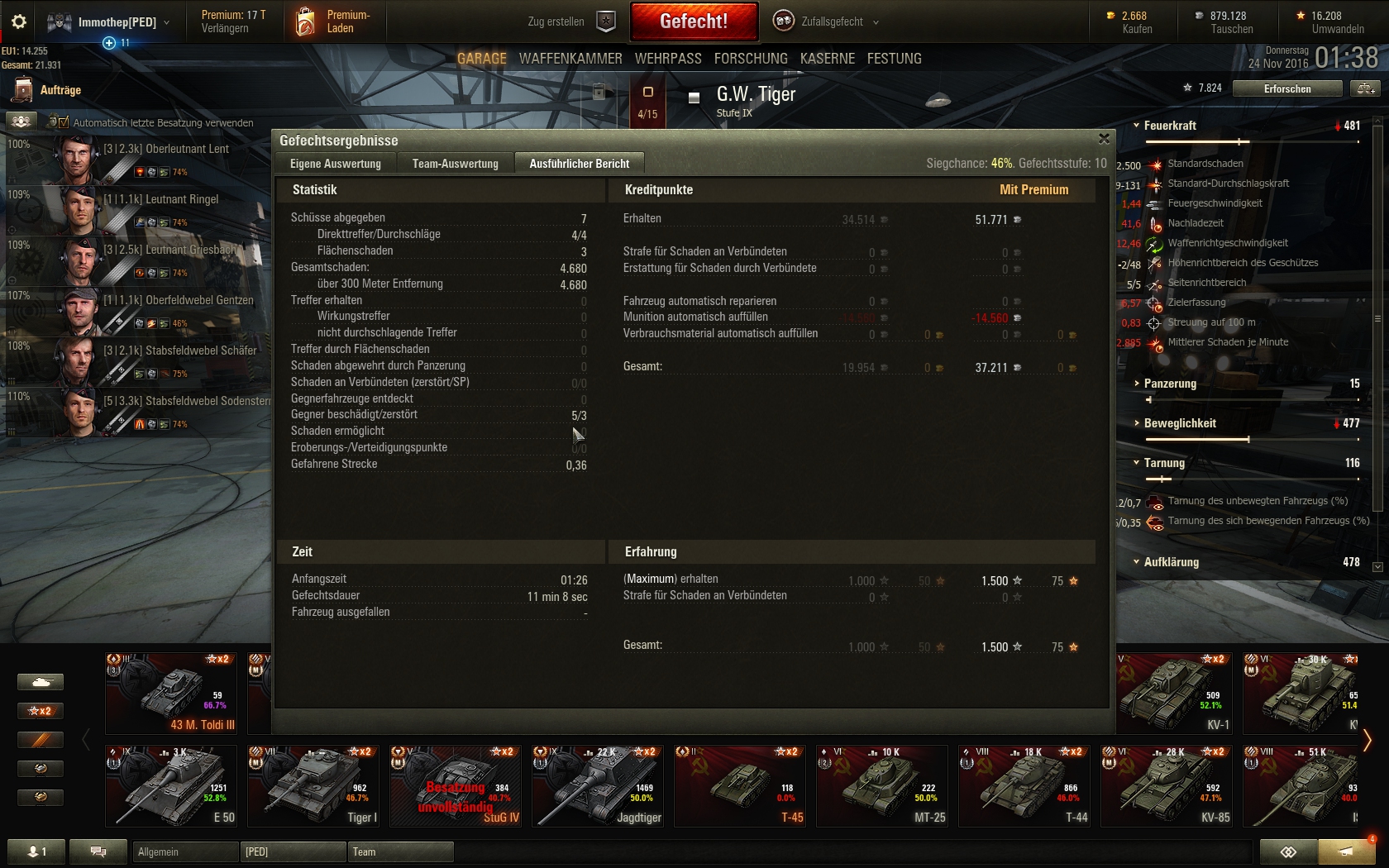
Task: Open the FESTUNG menu
Action: point(894,59)
